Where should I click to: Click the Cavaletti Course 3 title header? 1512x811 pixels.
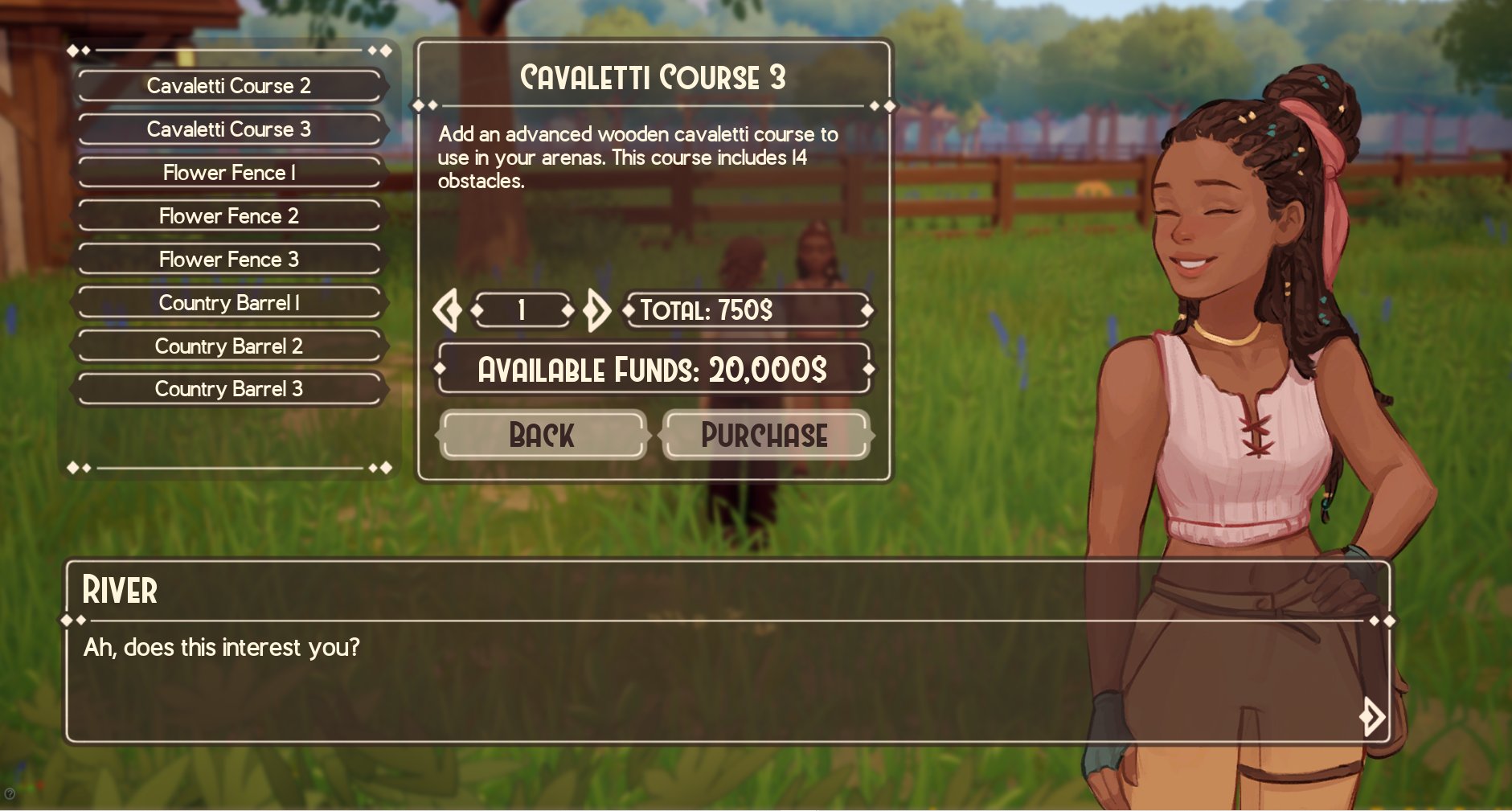coord(654,77)
